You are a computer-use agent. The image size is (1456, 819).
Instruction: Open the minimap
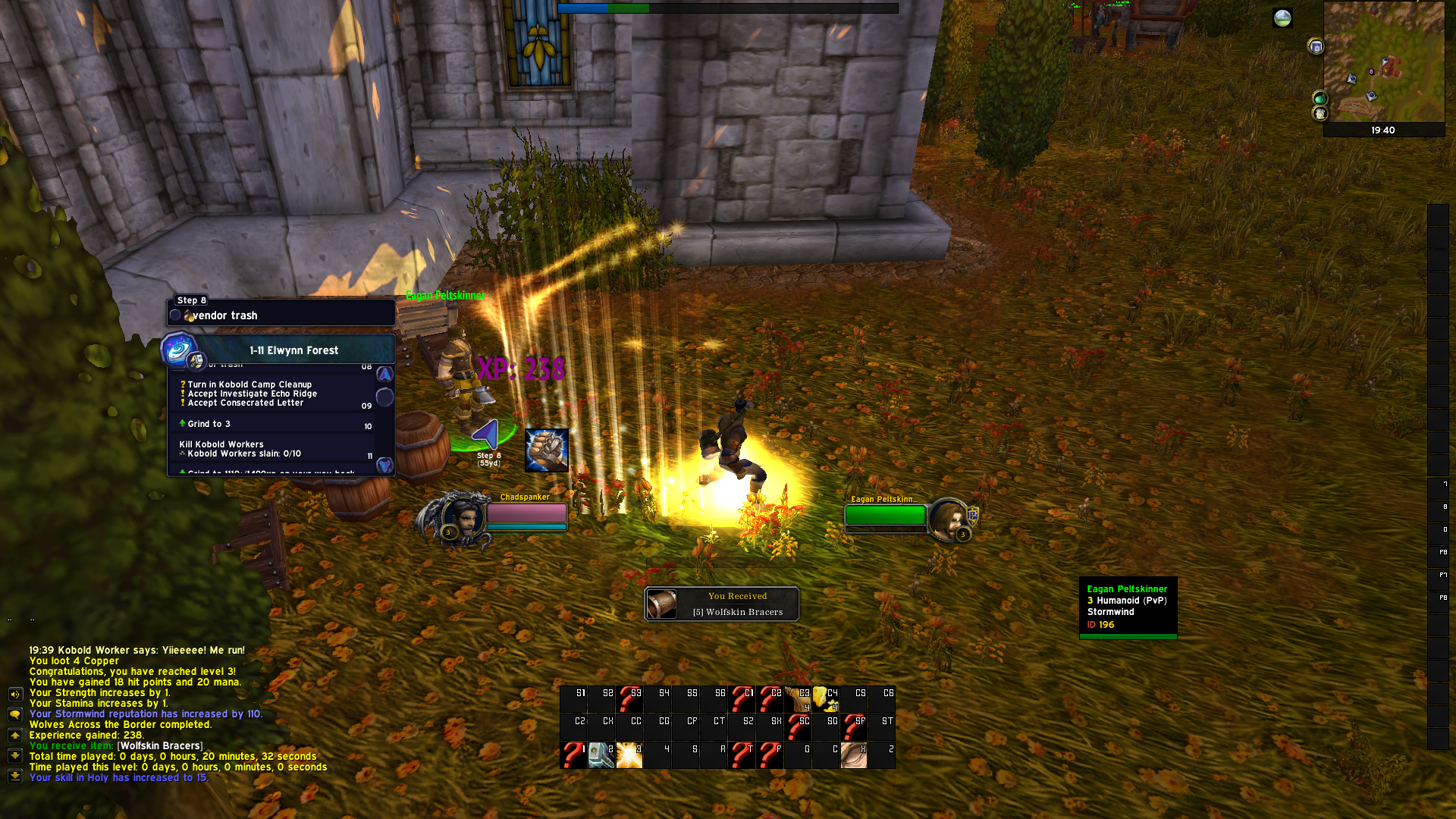[x=1383, y=62]
